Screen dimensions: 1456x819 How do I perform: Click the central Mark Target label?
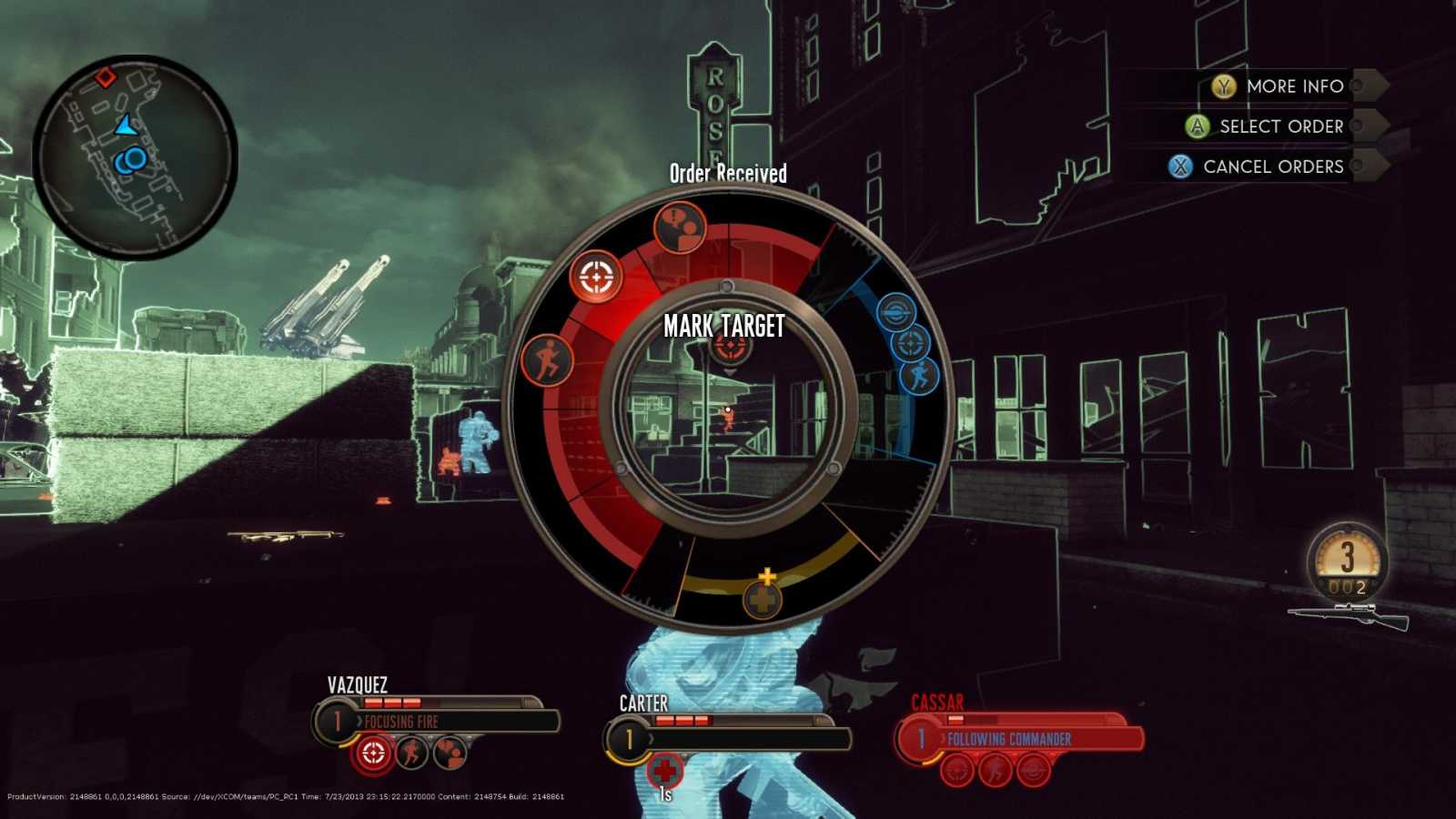click(725, 325)
